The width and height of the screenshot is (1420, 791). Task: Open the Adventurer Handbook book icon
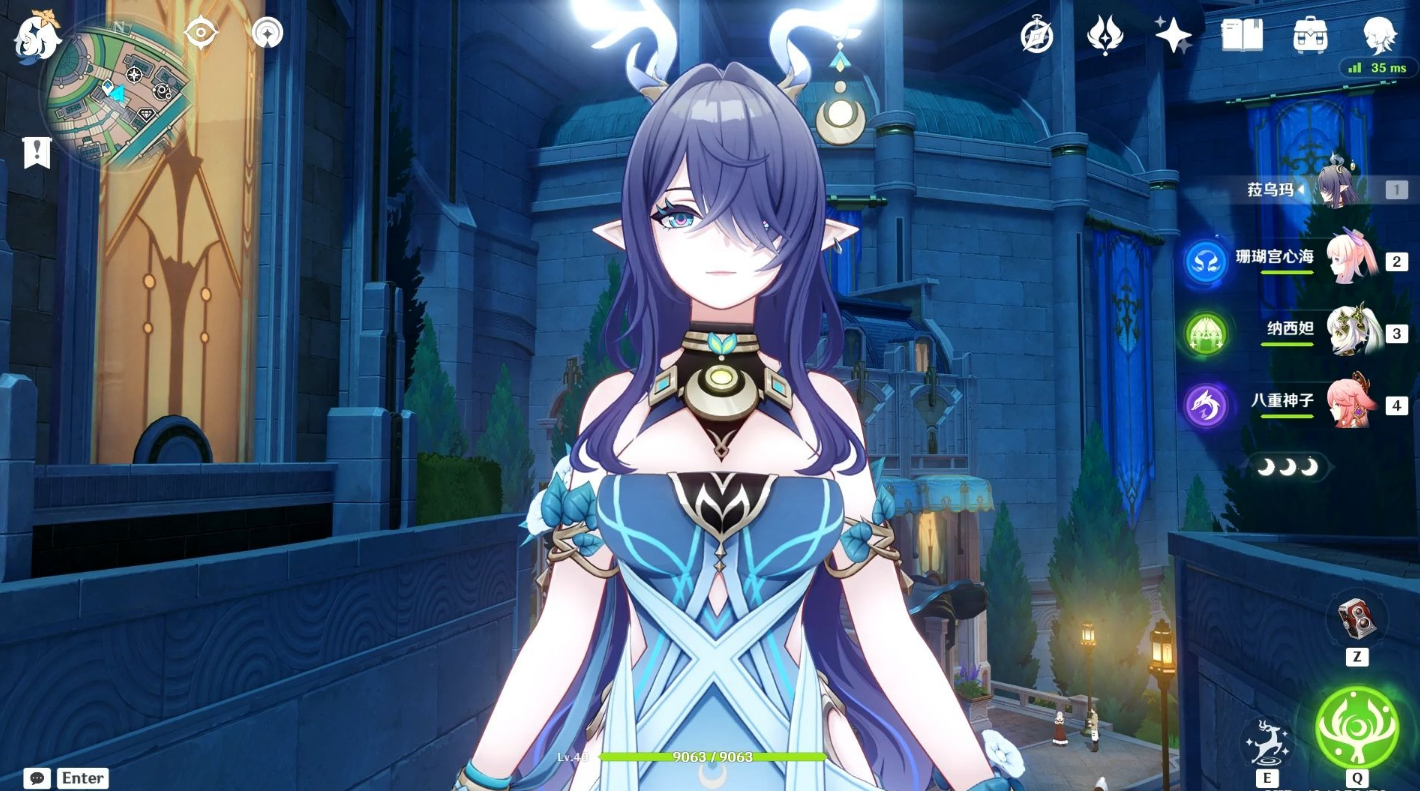pyautogui.click(x=1242, y=35)
